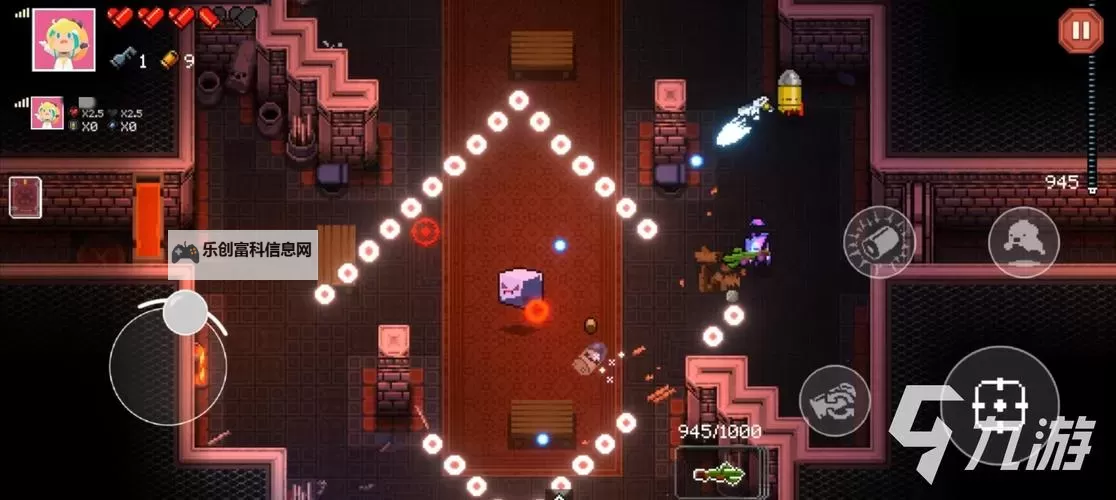Tap the crosshair fire button

[1000, 409]
